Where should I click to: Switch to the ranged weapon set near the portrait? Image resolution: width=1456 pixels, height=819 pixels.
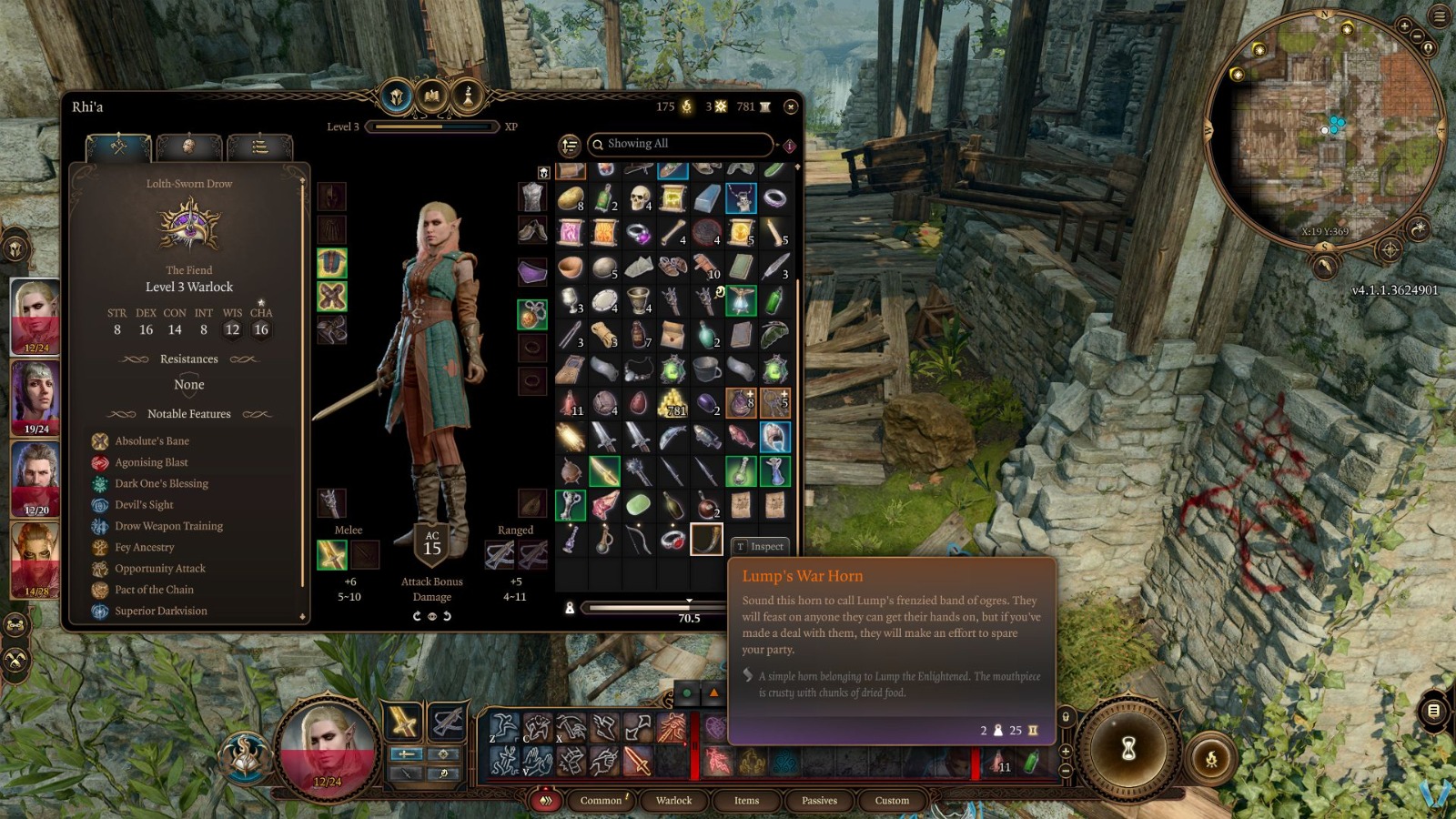[447, 723]
